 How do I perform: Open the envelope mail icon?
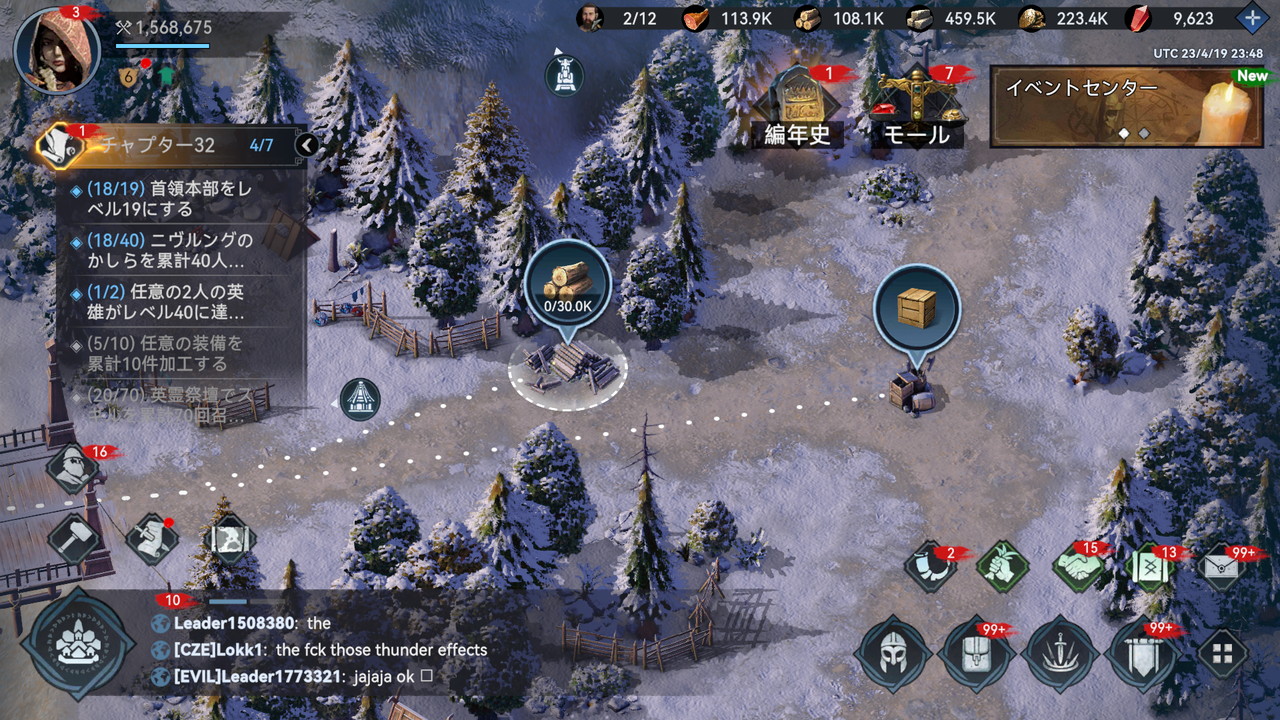pyautogui.click(x=1221, y=567)
